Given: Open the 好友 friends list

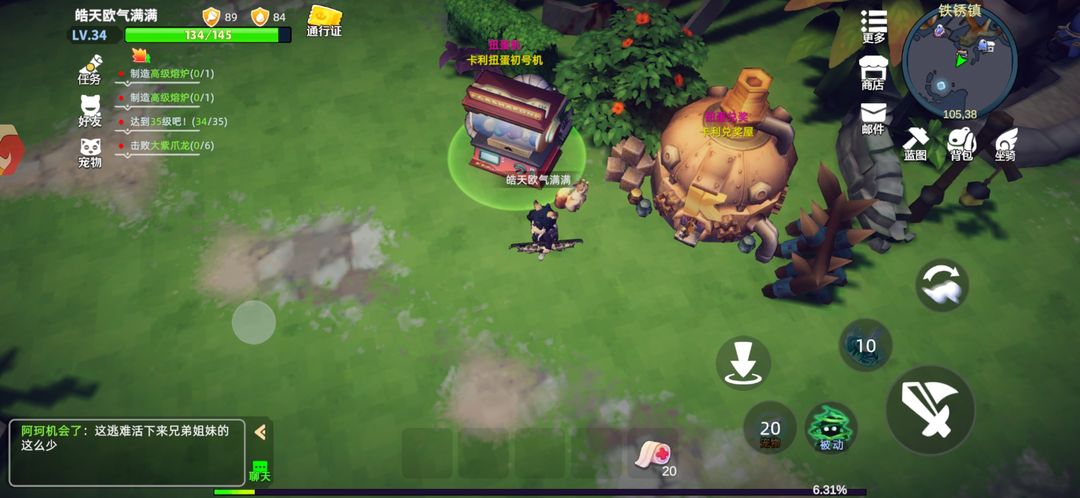Looking at the screenshot, I should 90,109.
